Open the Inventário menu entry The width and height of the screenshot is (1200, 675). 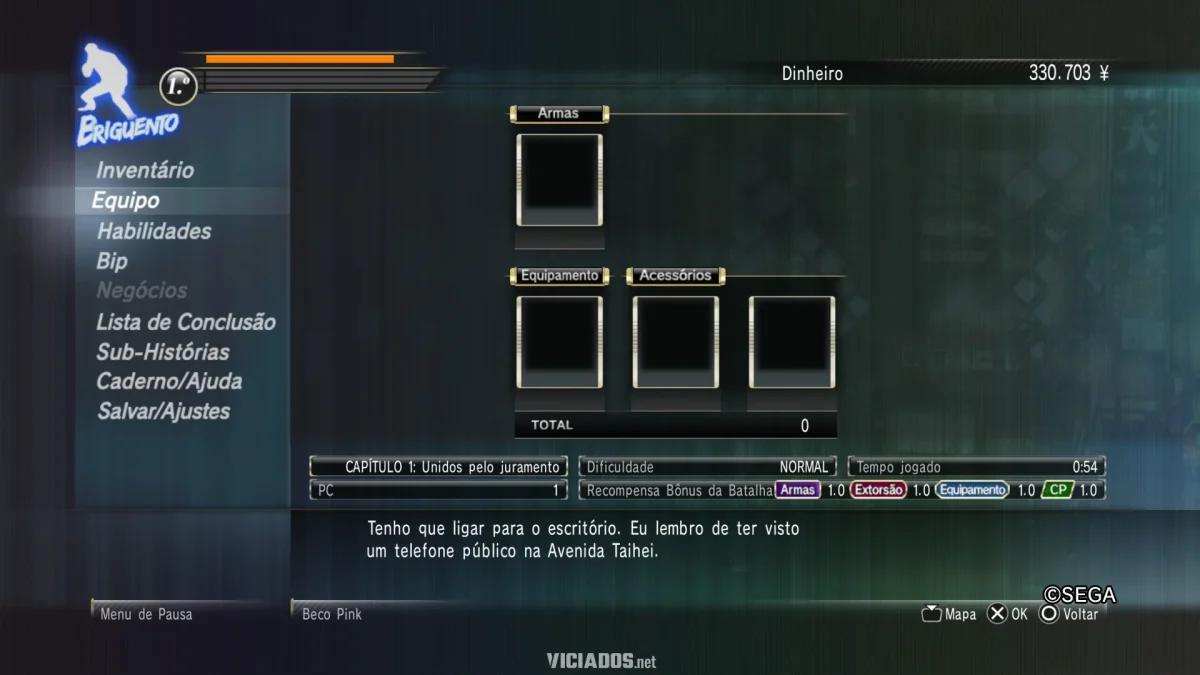click(145, 171)
